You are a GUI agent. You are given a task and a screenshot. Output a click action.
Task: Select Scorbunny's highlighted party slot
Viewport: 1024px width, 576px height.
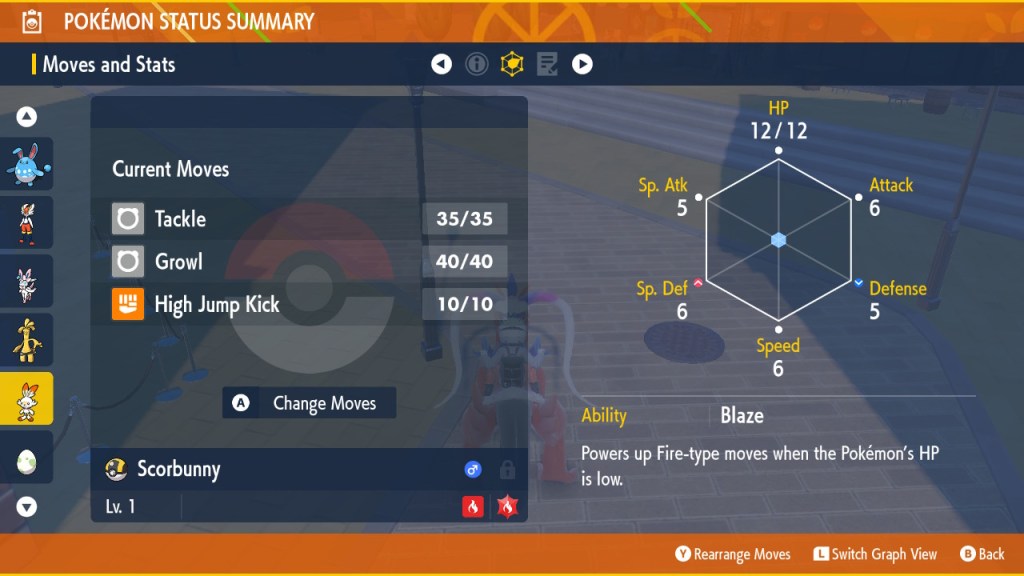27,399
